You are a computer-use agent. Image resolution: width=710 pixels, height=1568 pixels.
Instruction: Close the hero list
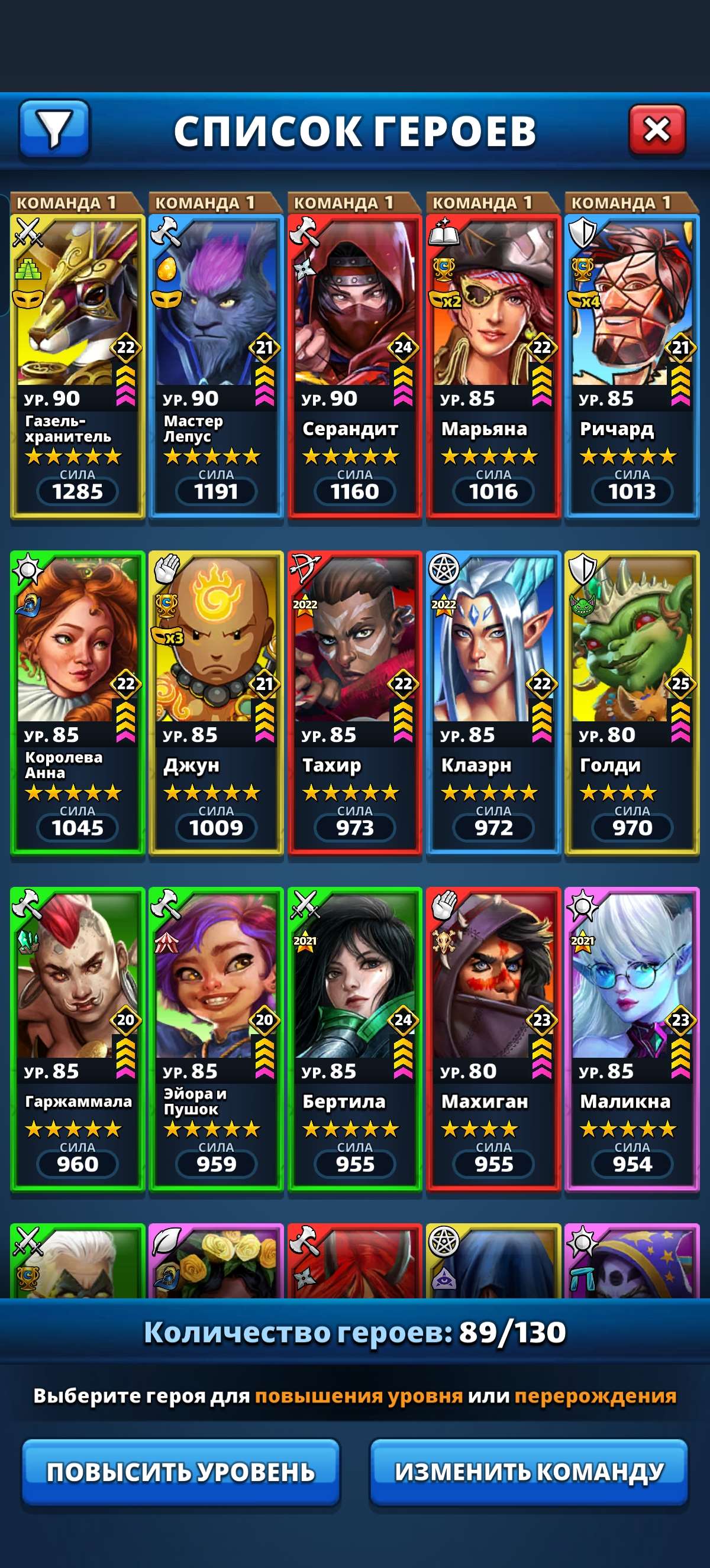coord(656,129)
